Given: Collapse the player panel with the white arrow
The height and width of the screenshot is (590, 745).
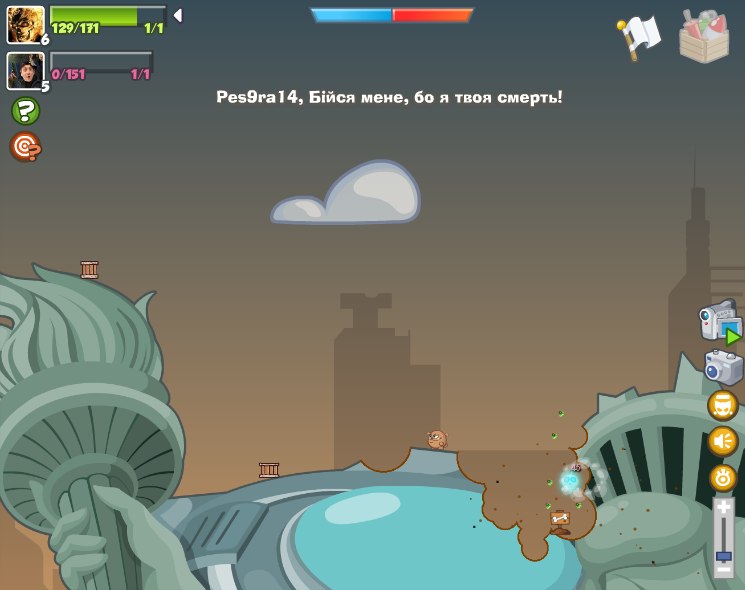Looking at the screenshot, I should 178,15.
